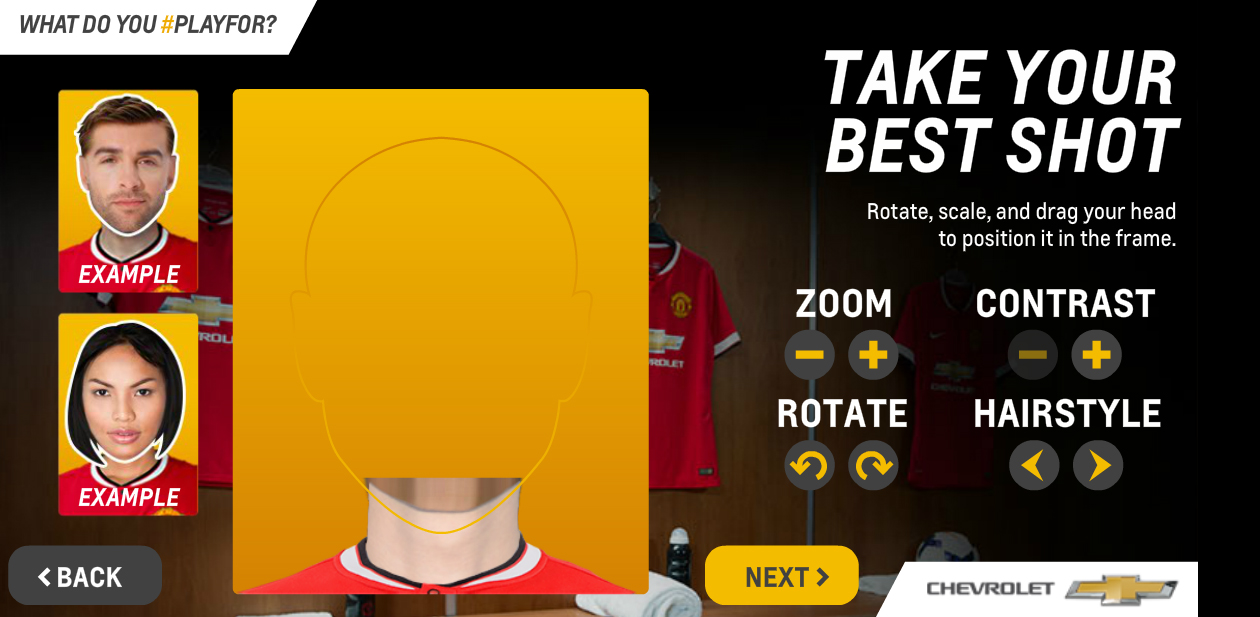Image resolution: width=1260 pixels, height=617 pixels.
Task: Decrease contrast with the minus button
Action: (x=1033, y=355)
